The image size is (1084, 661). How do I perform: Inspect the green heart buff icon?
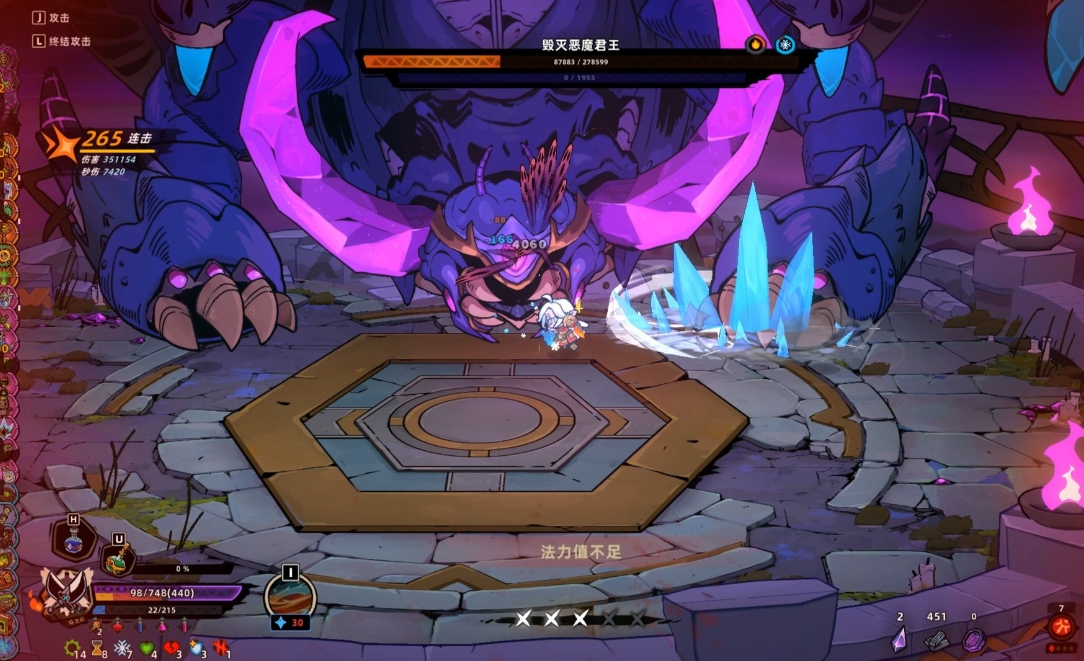point(147,647)
